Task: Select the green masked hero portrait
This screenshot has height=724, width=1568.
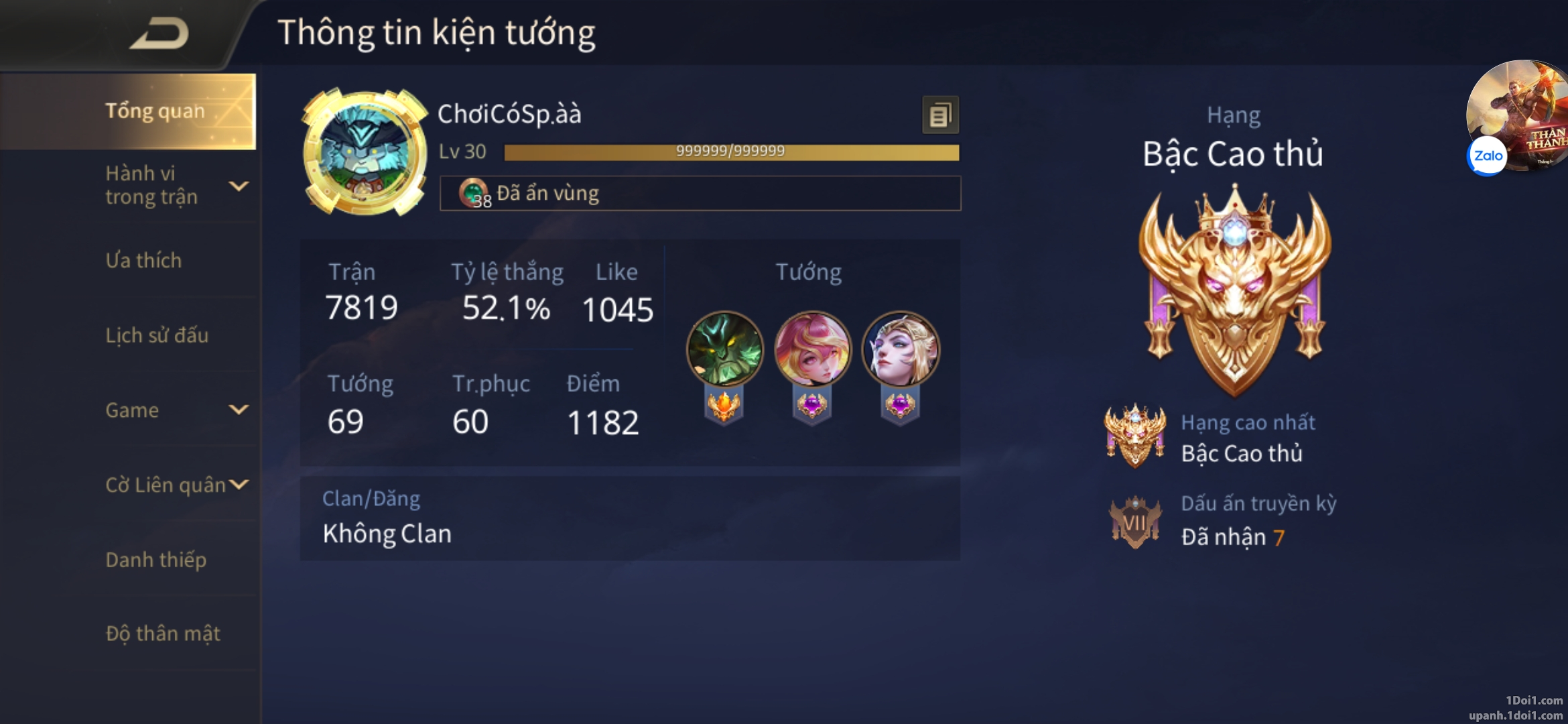Action: pyautogui.click(x=724, y=349)
